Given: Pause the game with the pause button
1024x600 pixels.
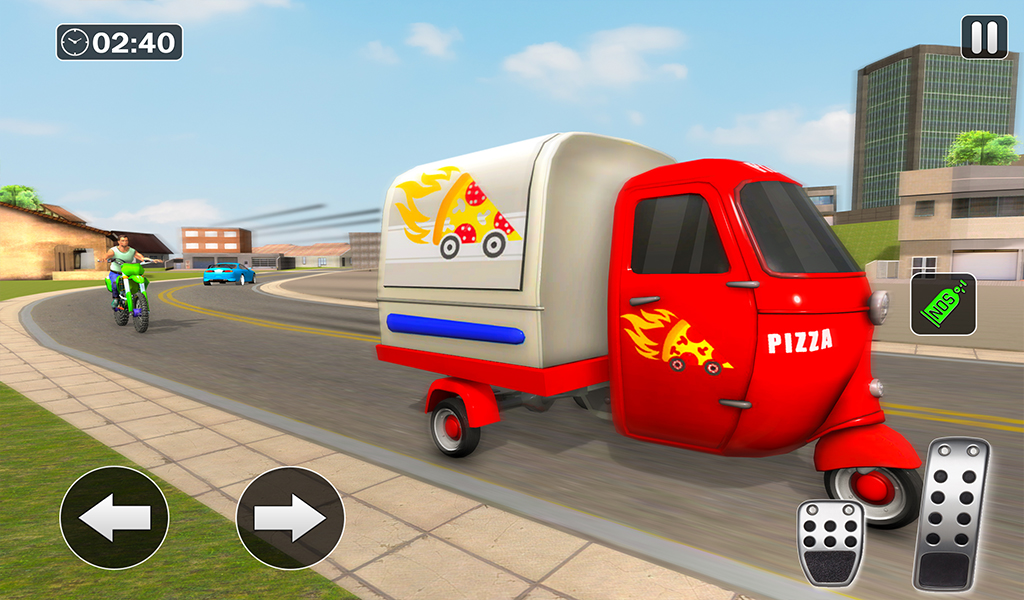Looking at the screenshot, I should (x=984, y=37).
